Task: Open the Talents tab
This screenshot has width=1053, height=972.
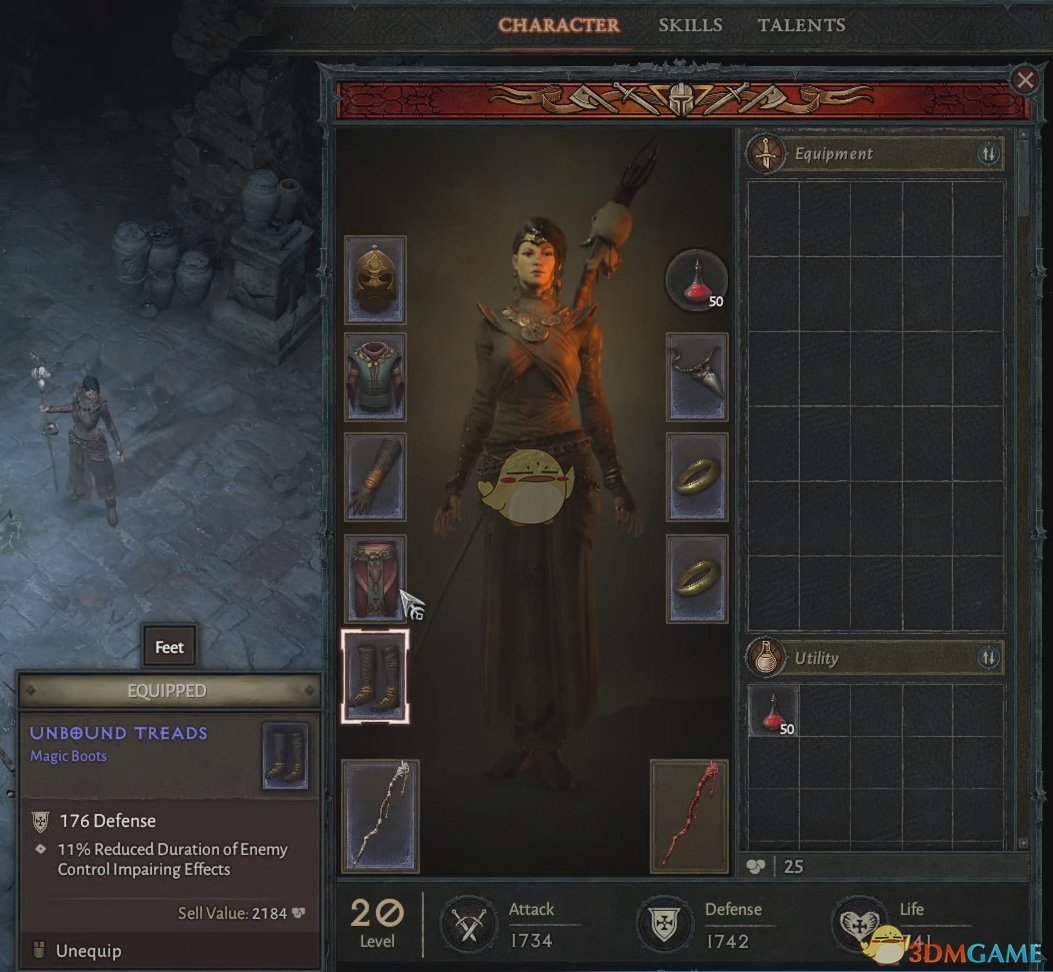Action: 801,25
